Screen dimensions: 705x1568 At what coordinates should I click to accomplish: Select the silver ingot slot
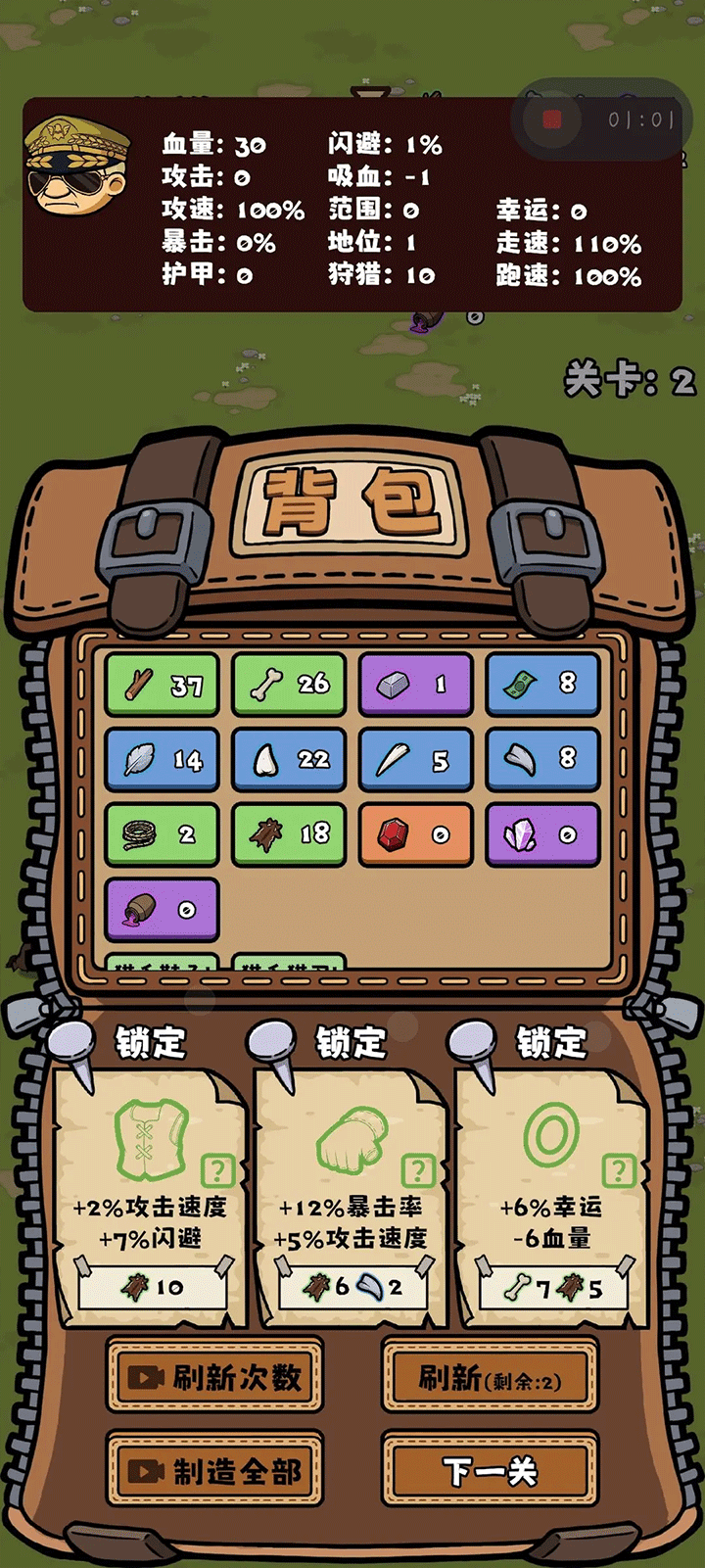click(415, 685)
